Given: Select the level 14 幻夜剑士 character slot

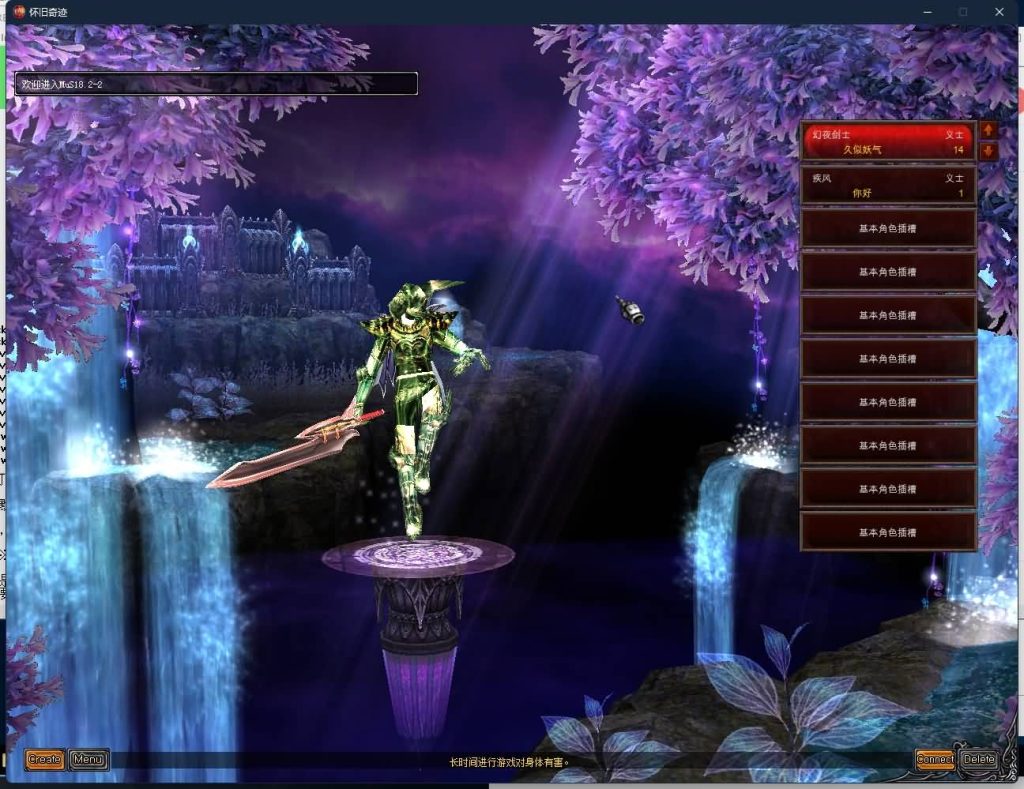Looking at the screenshot, I should 888,141.
